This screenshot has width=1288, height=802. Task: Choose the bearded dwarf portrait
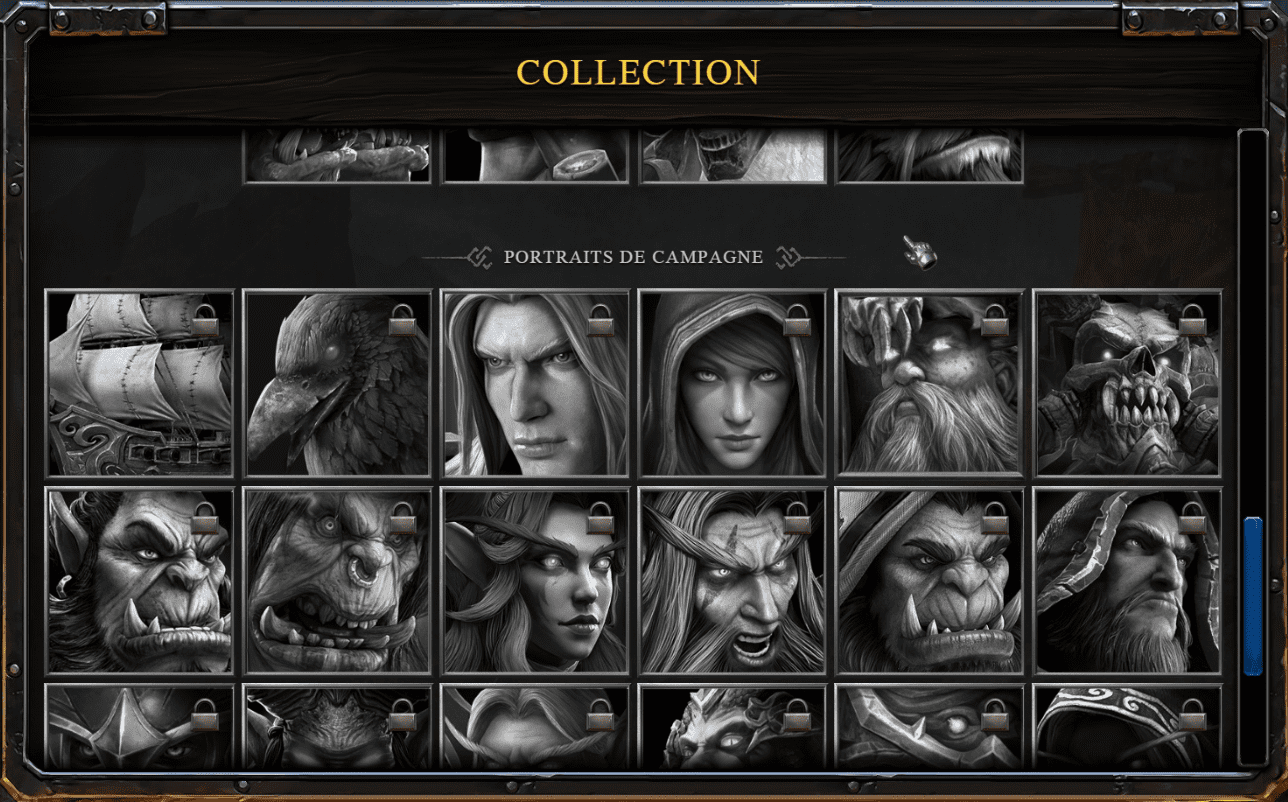pos(930,383)
